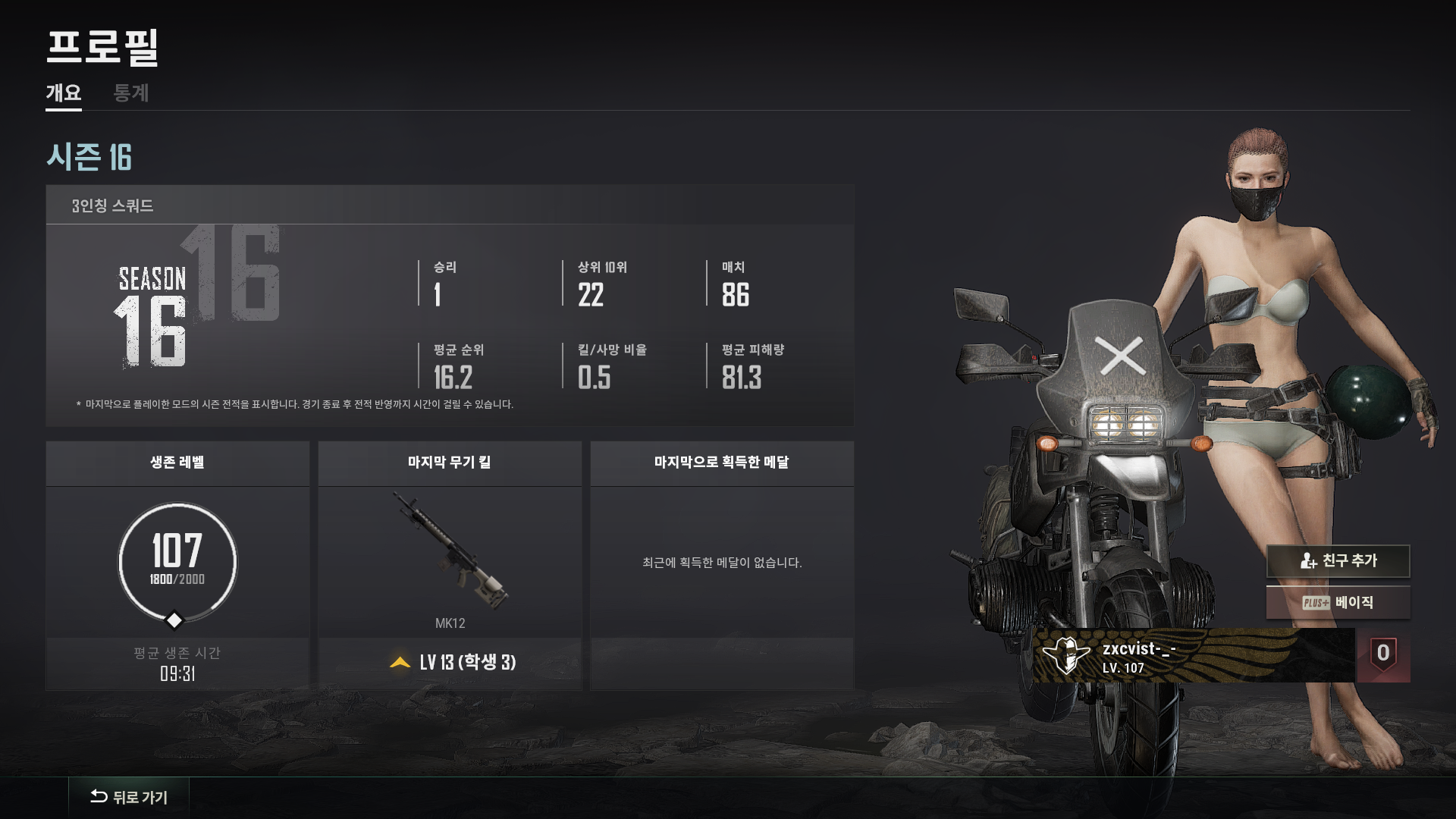View the LV 13 weapon mastery rank
Viewport: 1456px width, 819px height.
(x=453, y=663)
